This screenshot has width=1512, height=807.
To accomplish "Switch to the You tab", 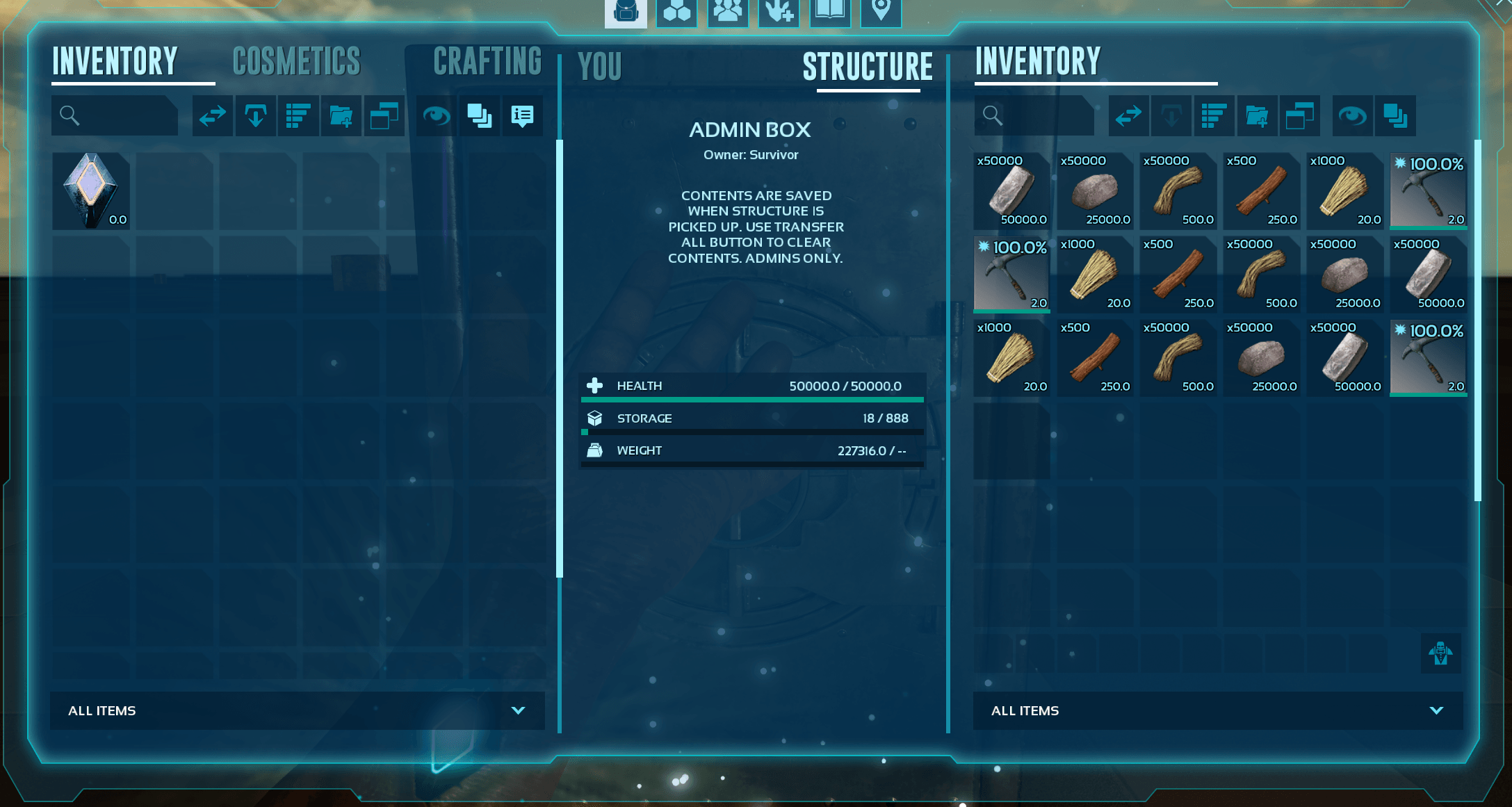I will click(x=599, y=66).
